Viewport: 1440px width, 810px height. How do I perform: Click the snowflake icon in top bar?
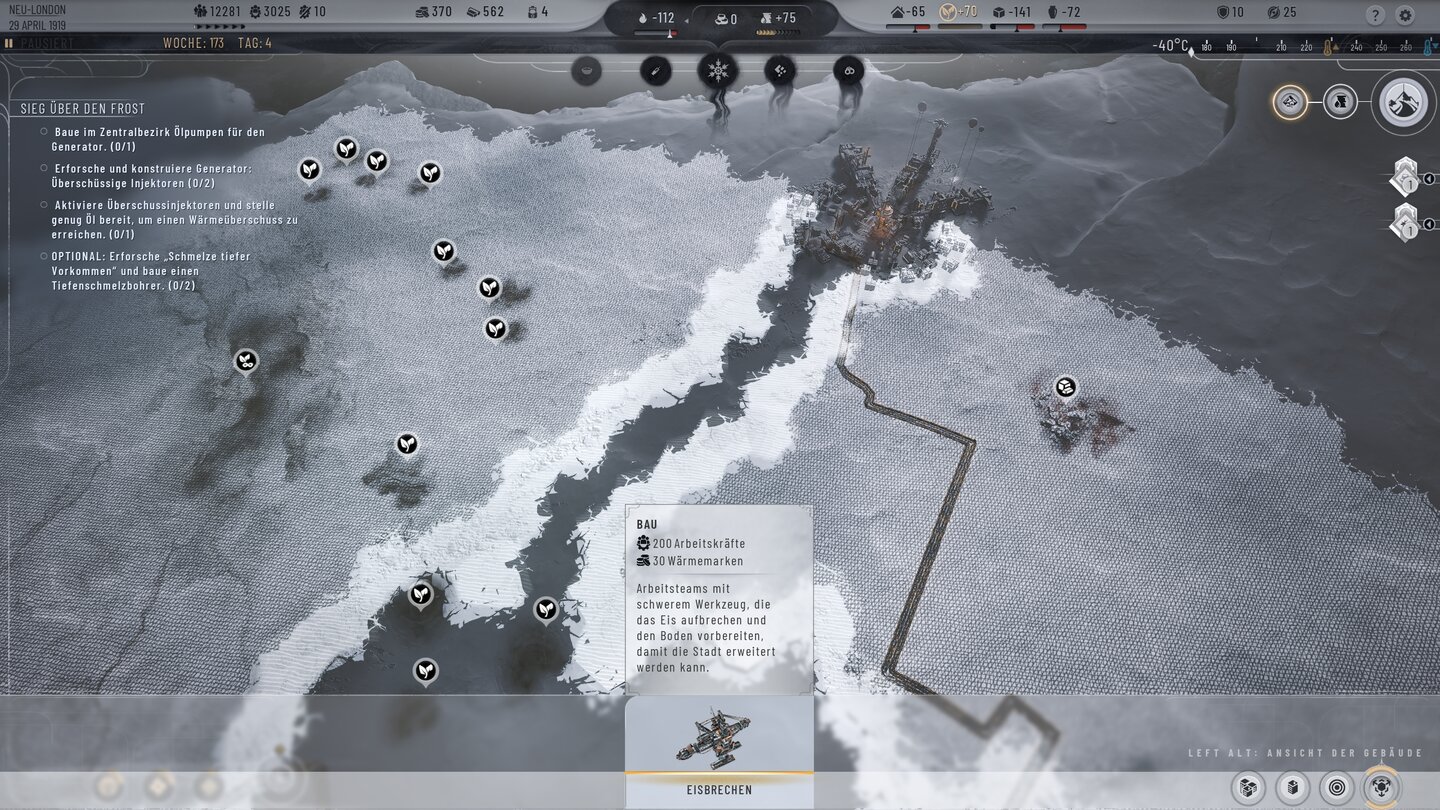(x=718, y=70)
